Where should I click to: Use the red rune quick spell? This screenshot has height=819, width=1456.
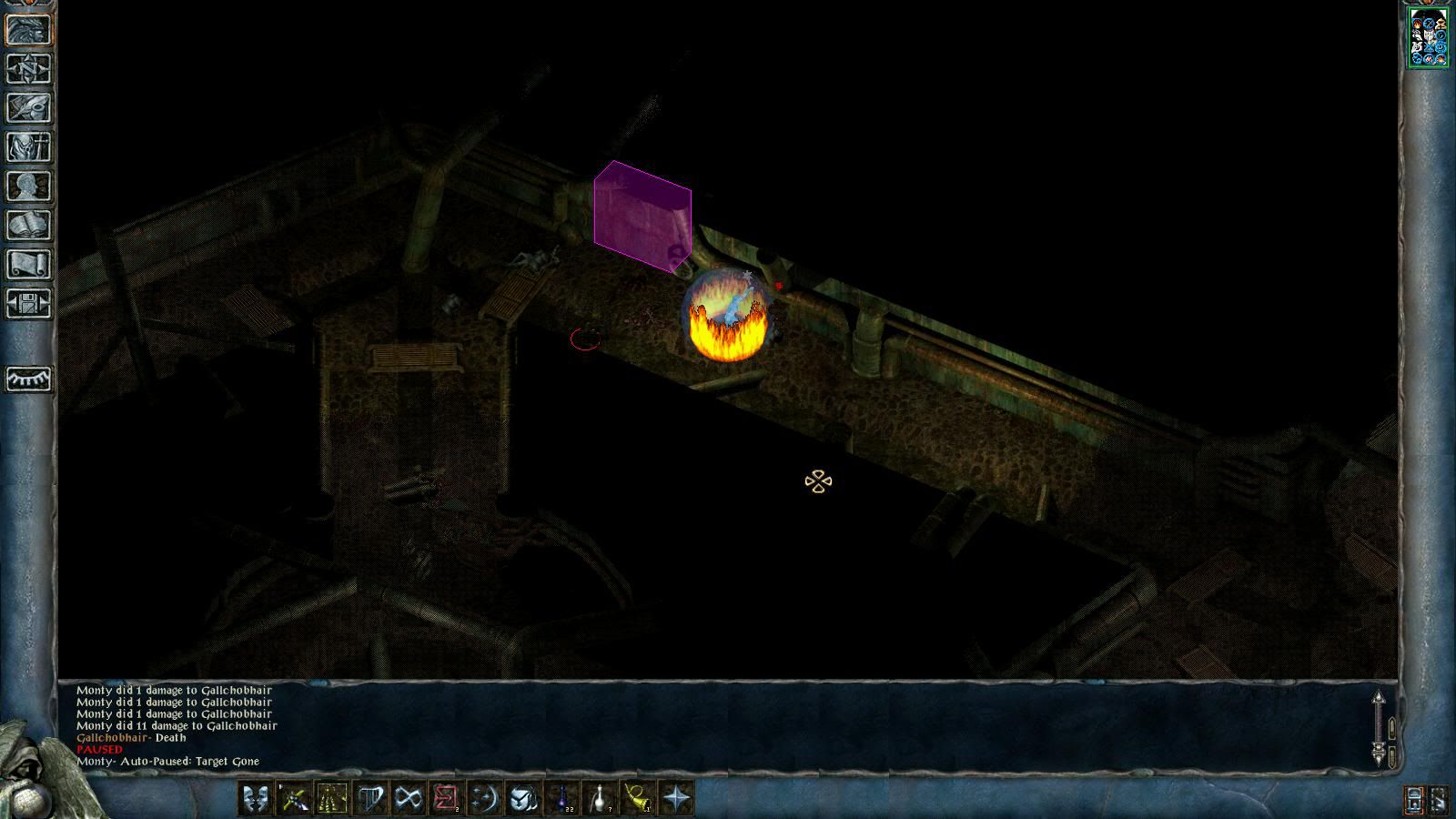[446, 799]
